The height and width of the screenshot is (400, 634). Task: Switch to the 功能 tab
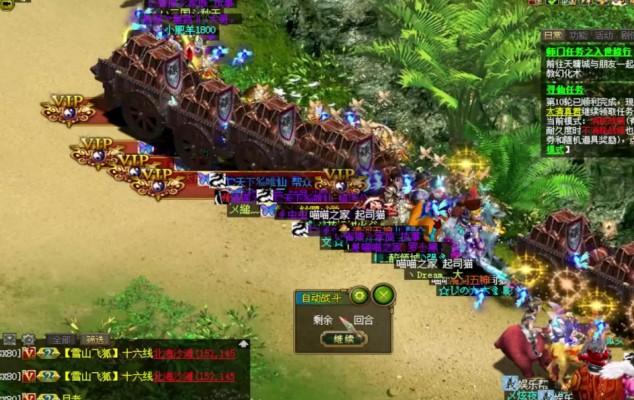[x=579, y=34]
